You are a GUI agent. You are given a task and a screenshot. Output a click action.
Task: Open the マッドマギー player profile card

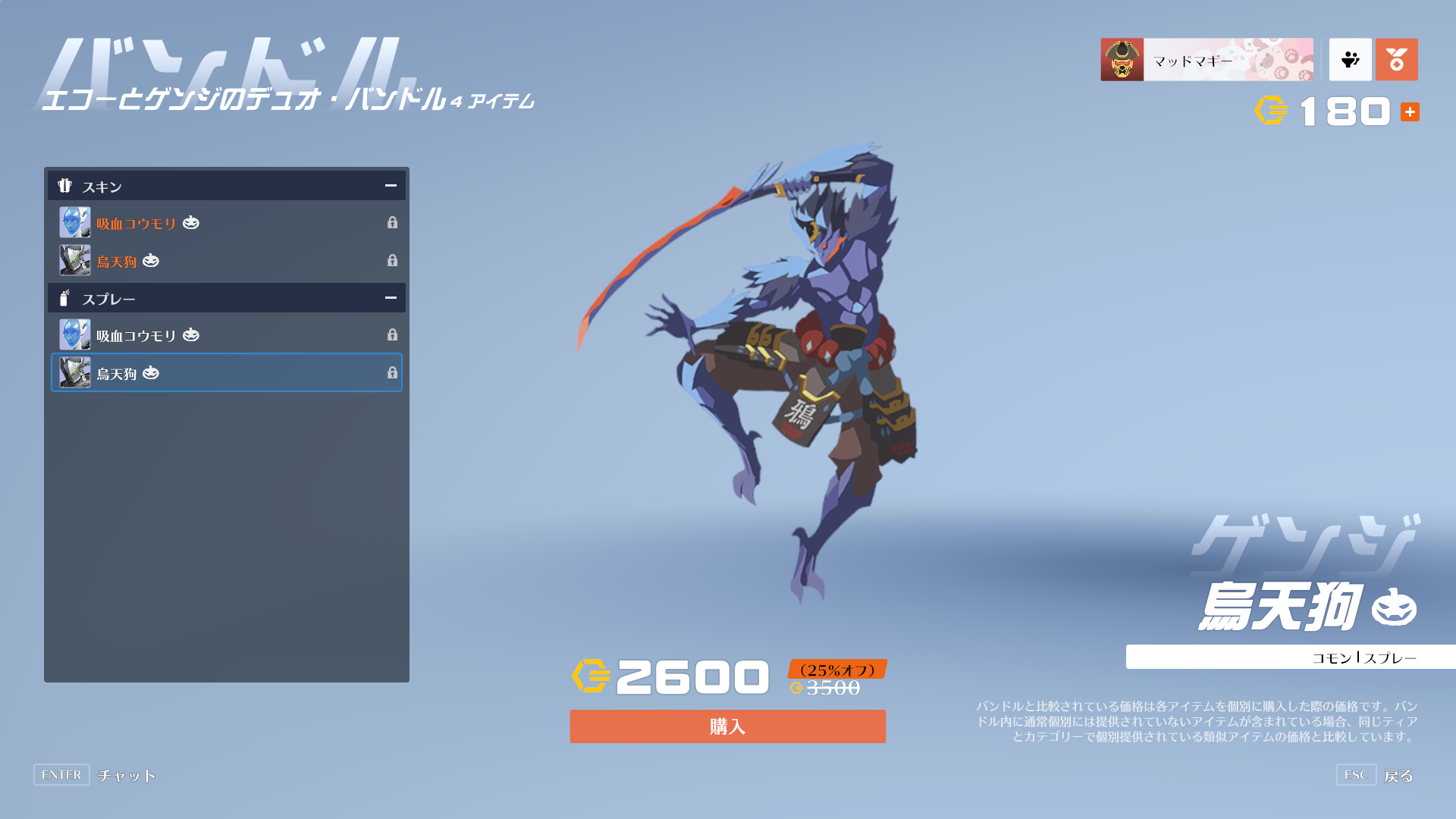pos(1207,60)
